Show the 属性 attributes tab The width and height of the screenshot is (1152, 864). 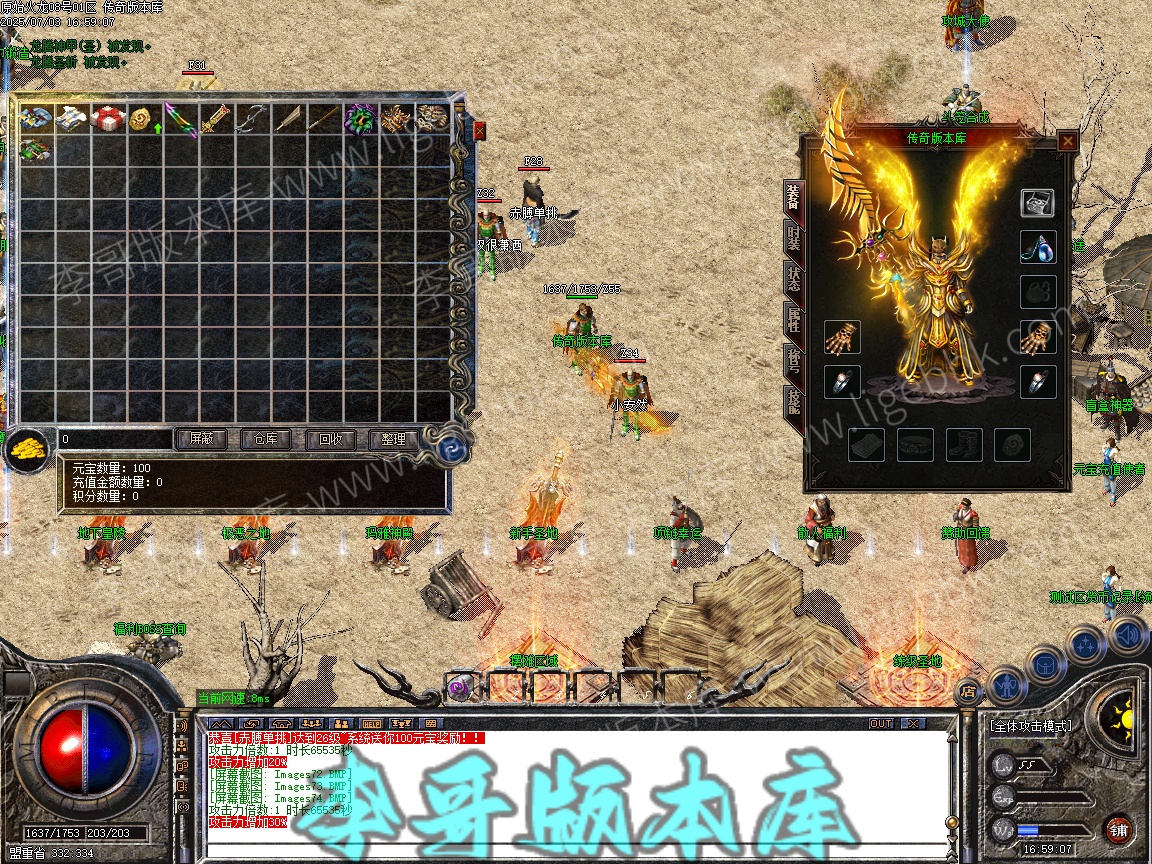tap(793, 321)
